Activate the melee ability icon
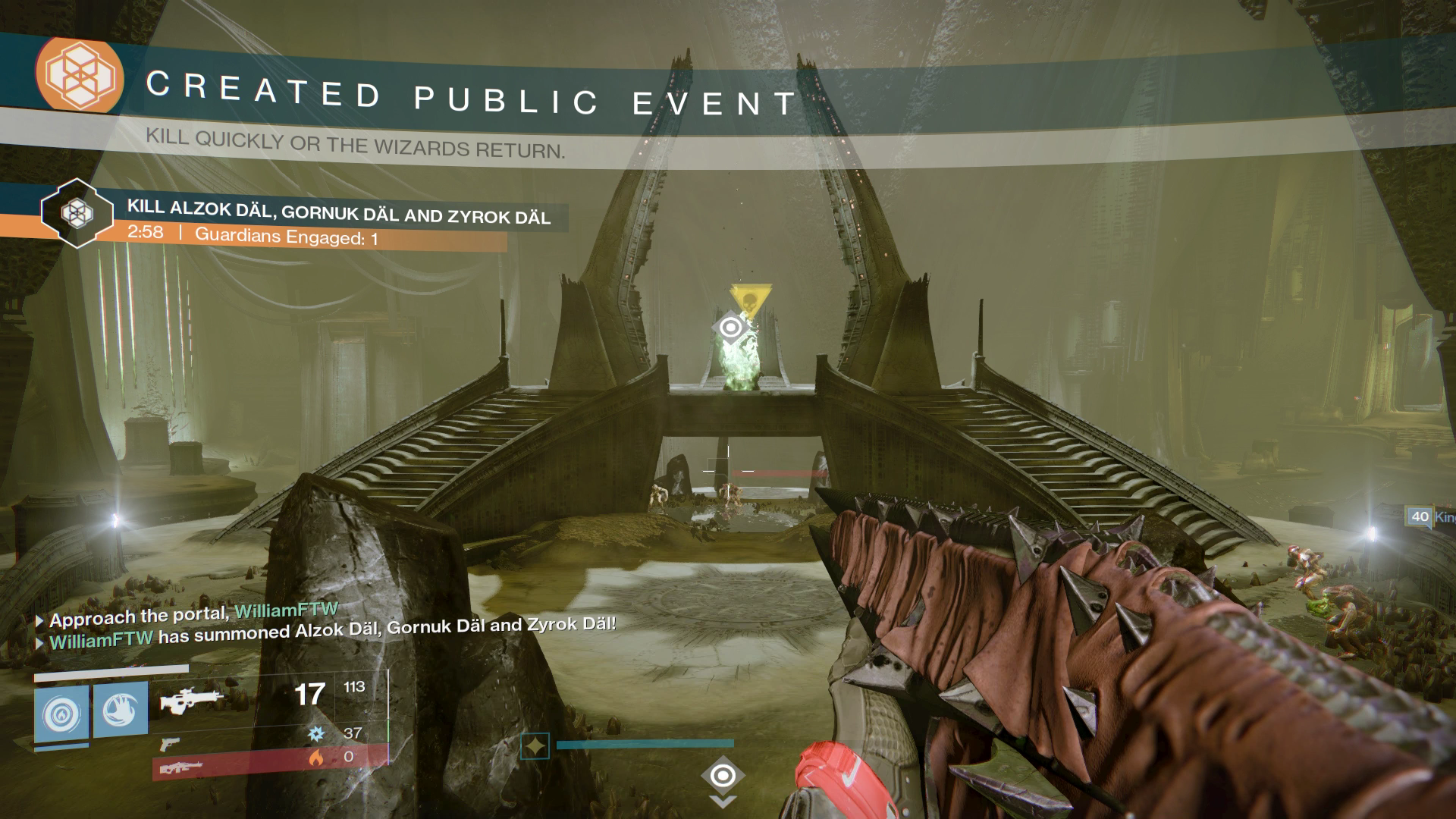Viewport: 1456px width, 819px height. [120, 711]
